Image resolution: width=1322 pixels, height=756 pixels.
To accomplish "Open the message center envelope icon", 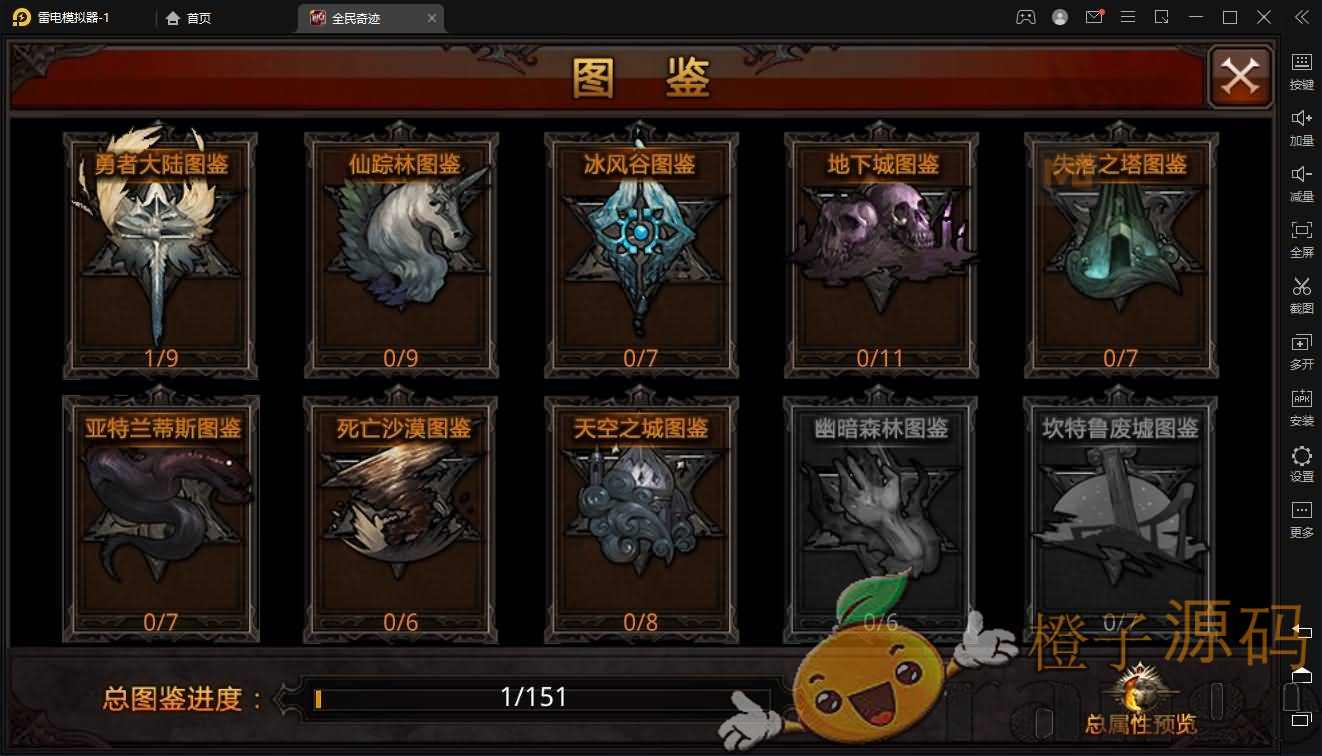I will tap(1093, 16).
